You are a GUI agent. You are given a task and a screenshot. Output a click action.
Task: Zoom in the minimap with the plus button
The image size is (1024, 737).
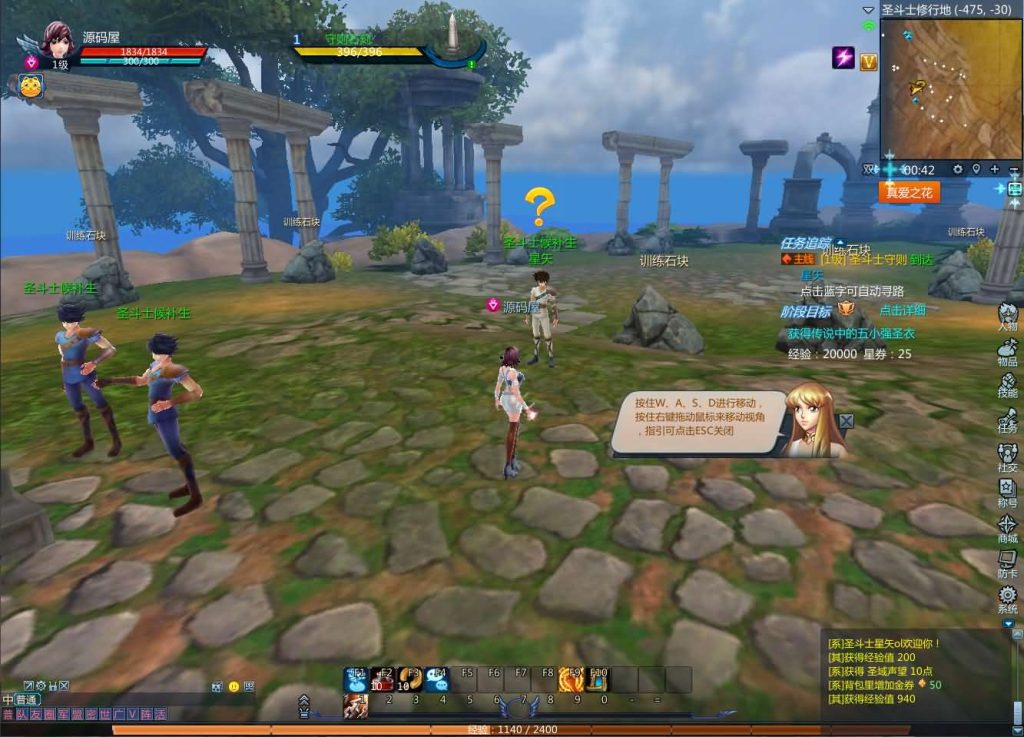click(x=995, y=170)
